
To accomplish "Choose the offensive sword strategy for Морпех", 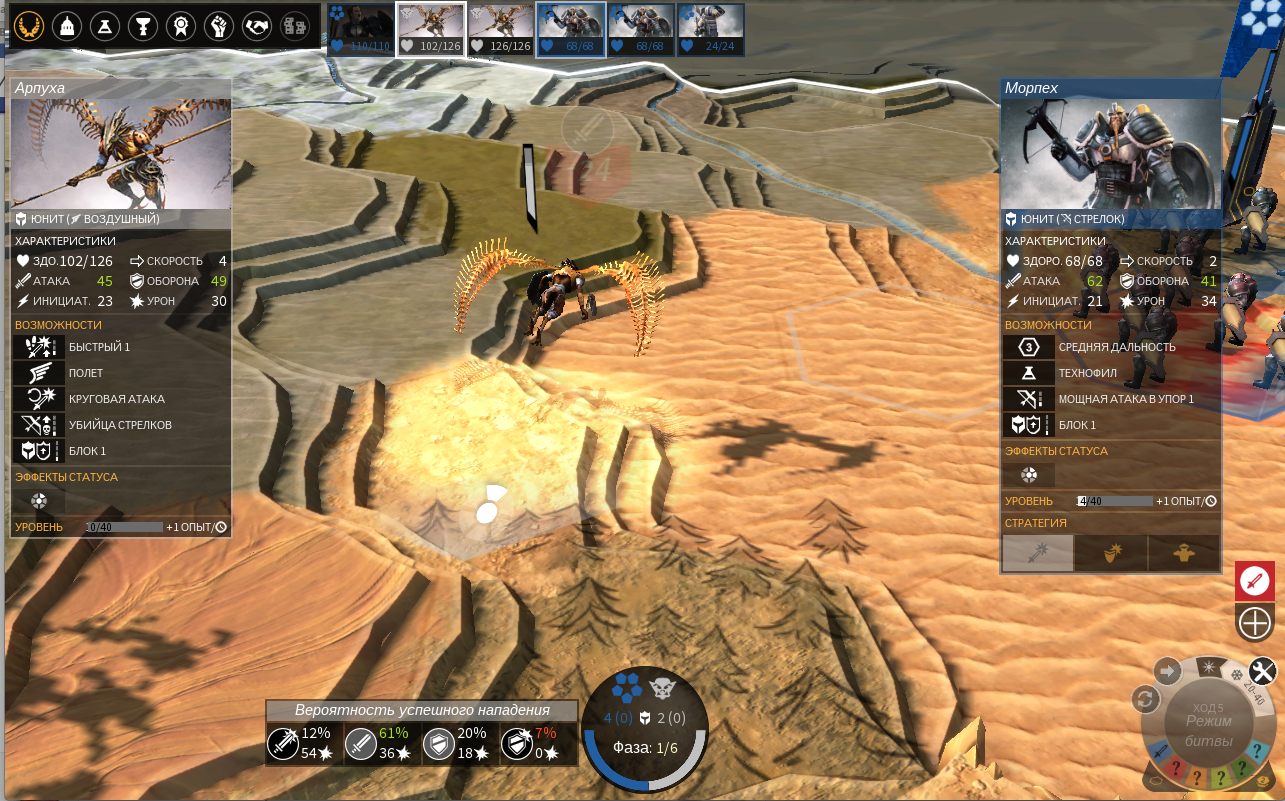I will 1038,552.
